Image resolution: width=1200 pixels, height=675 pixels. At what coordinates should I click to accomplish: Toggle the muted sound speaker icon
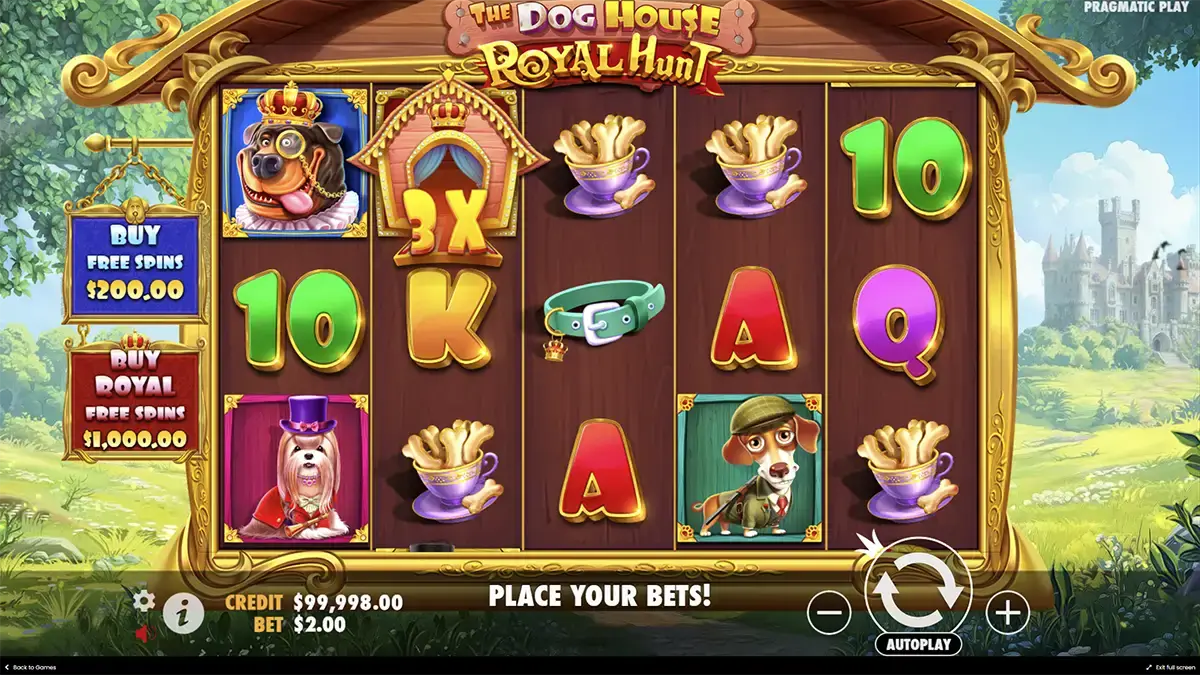click(144, 632)
